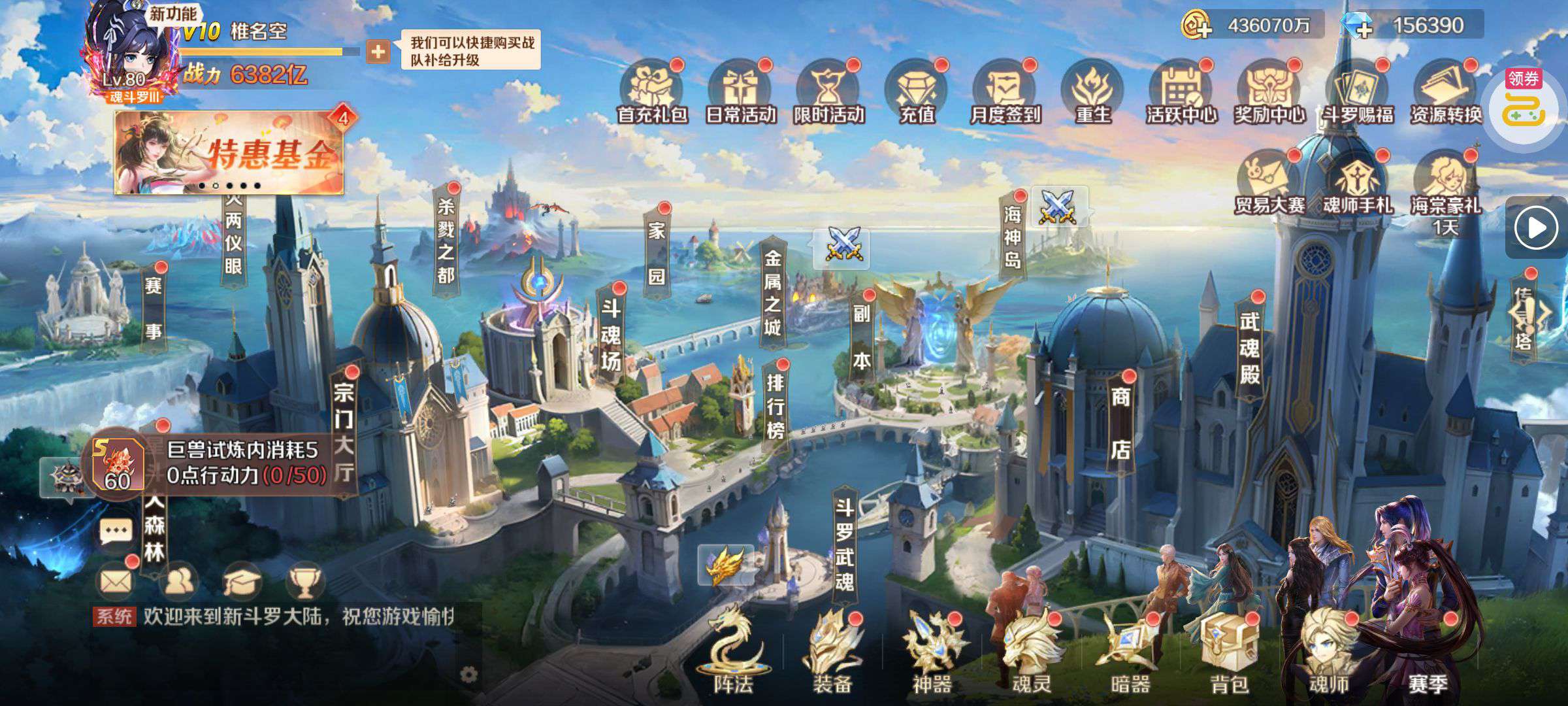Image resolution: width=1568 pixels, height=706 pixels.
Task: Open the 魂灵 soul spirit menu
Action: coord(1031,655)
